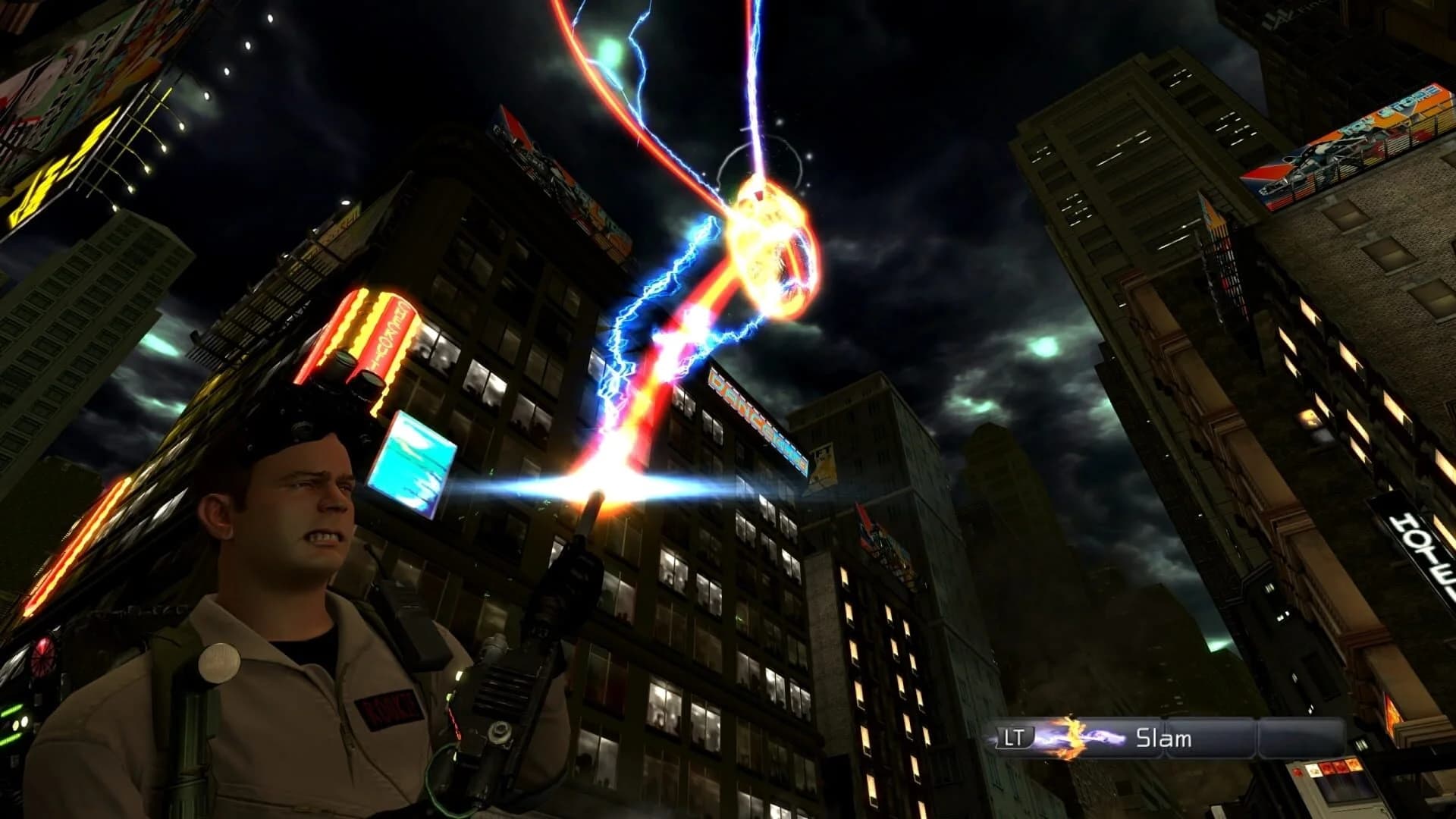Click the red cards row on the vending machine
This screenshot has width=1456, height=819.
(1333, 767)
